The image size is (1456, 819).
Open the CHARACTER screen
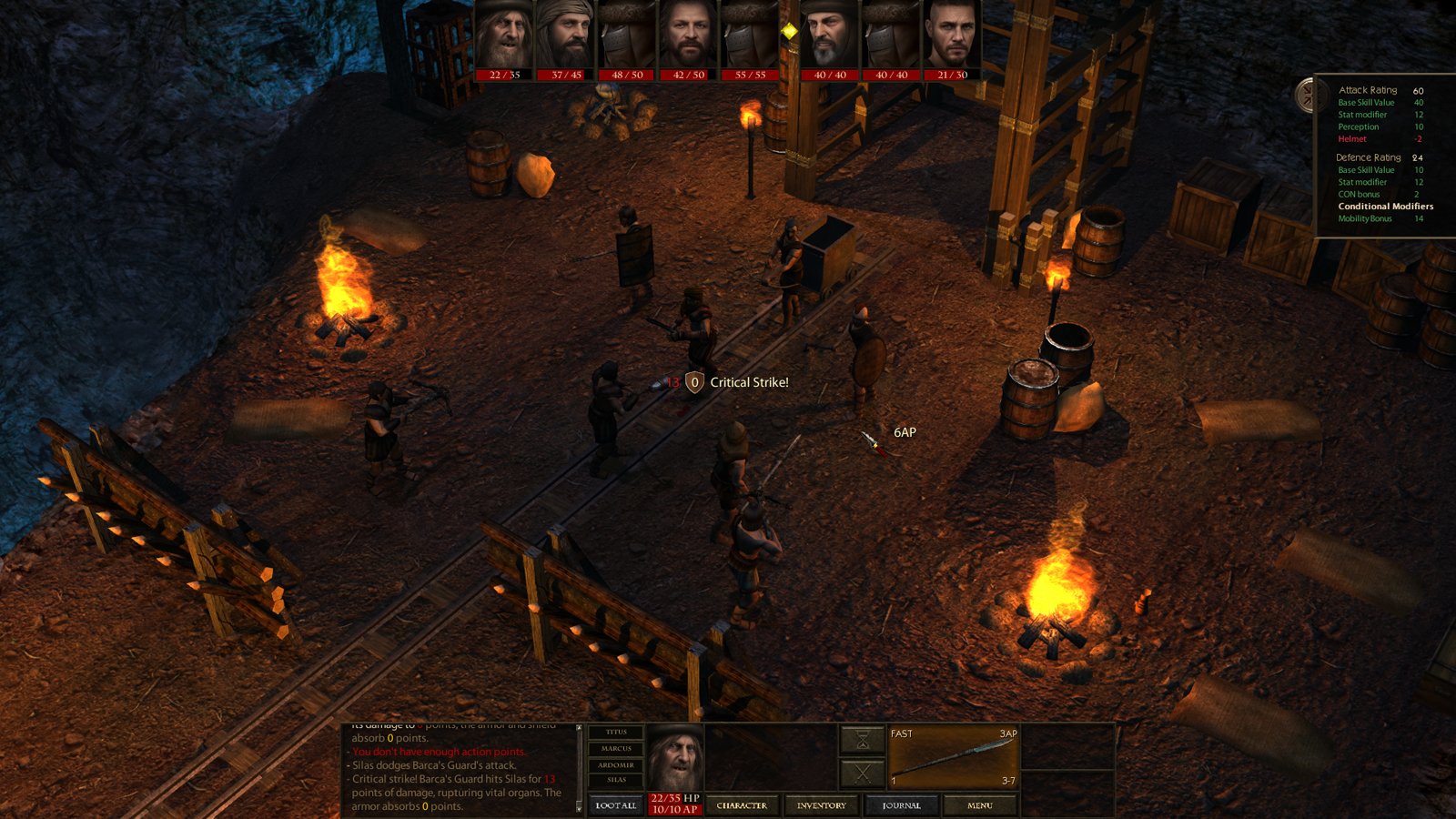743,805
